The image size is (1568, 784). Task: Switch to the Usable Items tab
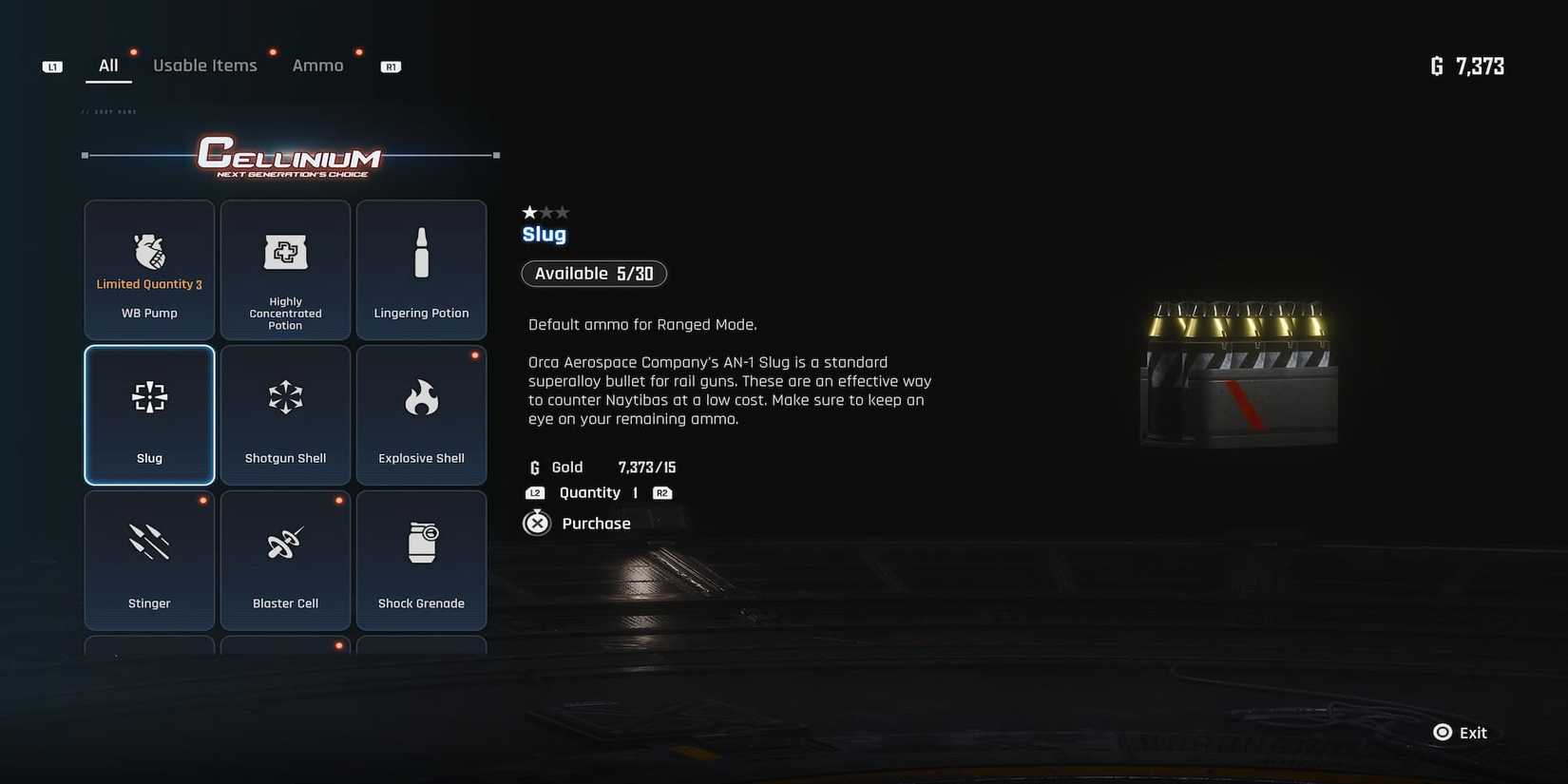tap(205, 65)
